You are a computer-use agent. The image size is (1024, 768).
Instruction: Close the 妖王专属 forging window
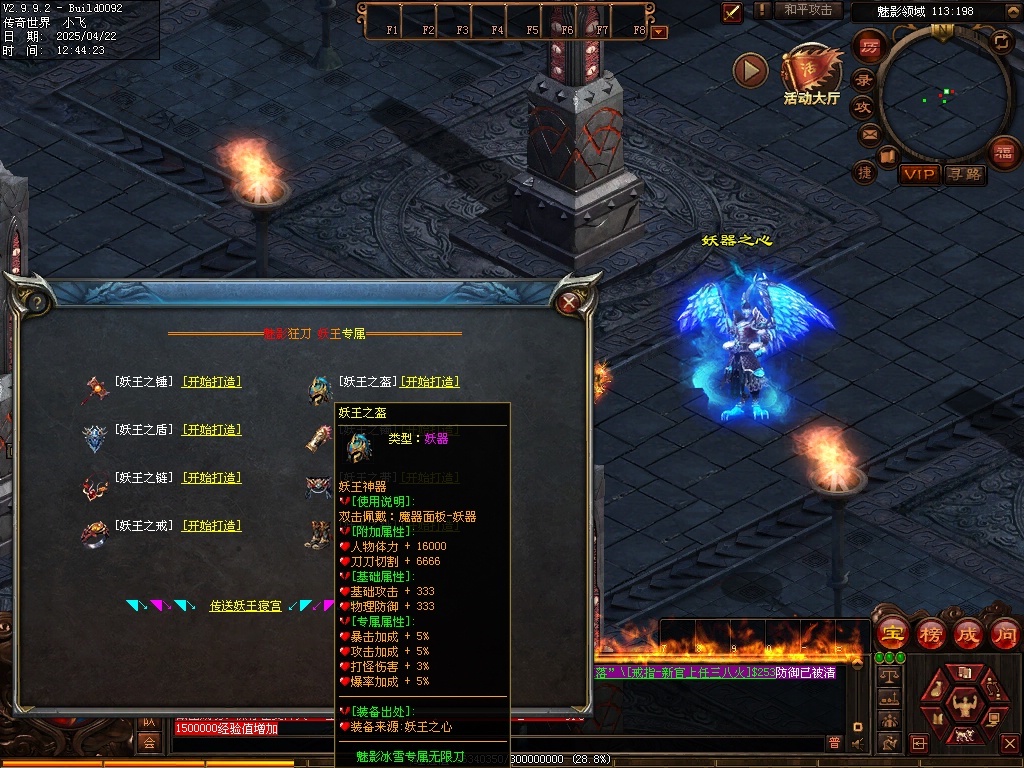pyautogui.click(x=569, y=300)
